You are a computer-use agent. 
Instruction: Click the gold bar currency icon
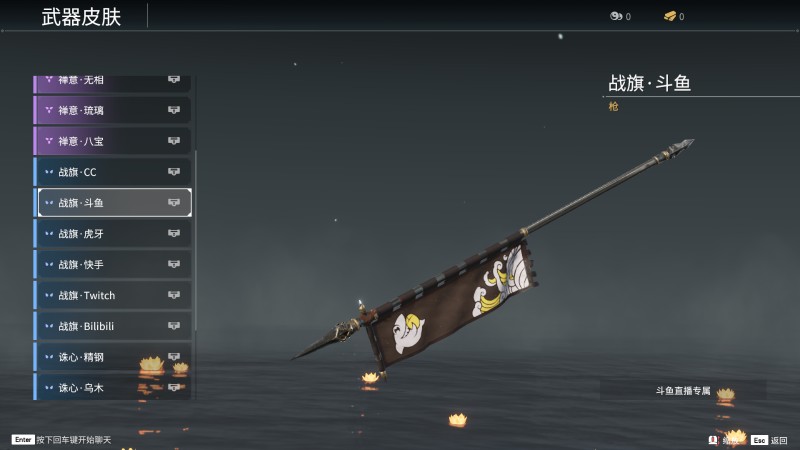pyautogui.click(x=668, y=16)
